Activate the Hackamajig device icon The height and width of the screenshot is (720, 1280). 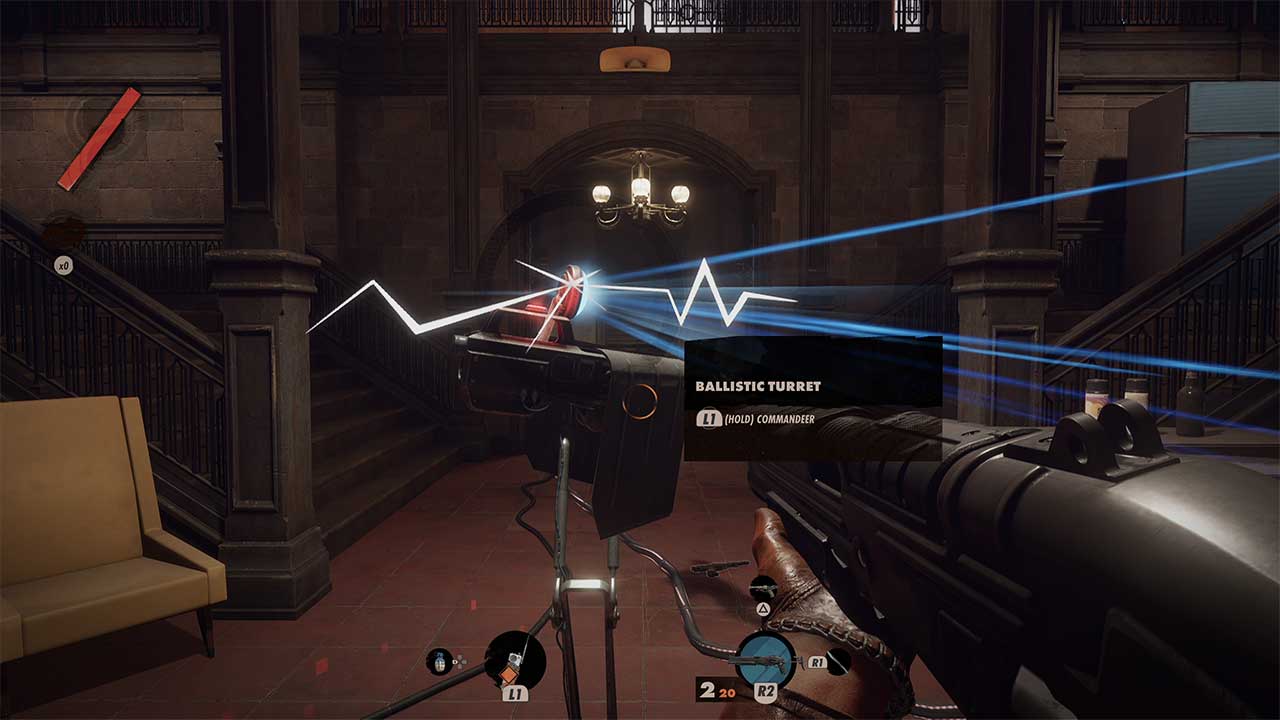(x=515, y=659)
